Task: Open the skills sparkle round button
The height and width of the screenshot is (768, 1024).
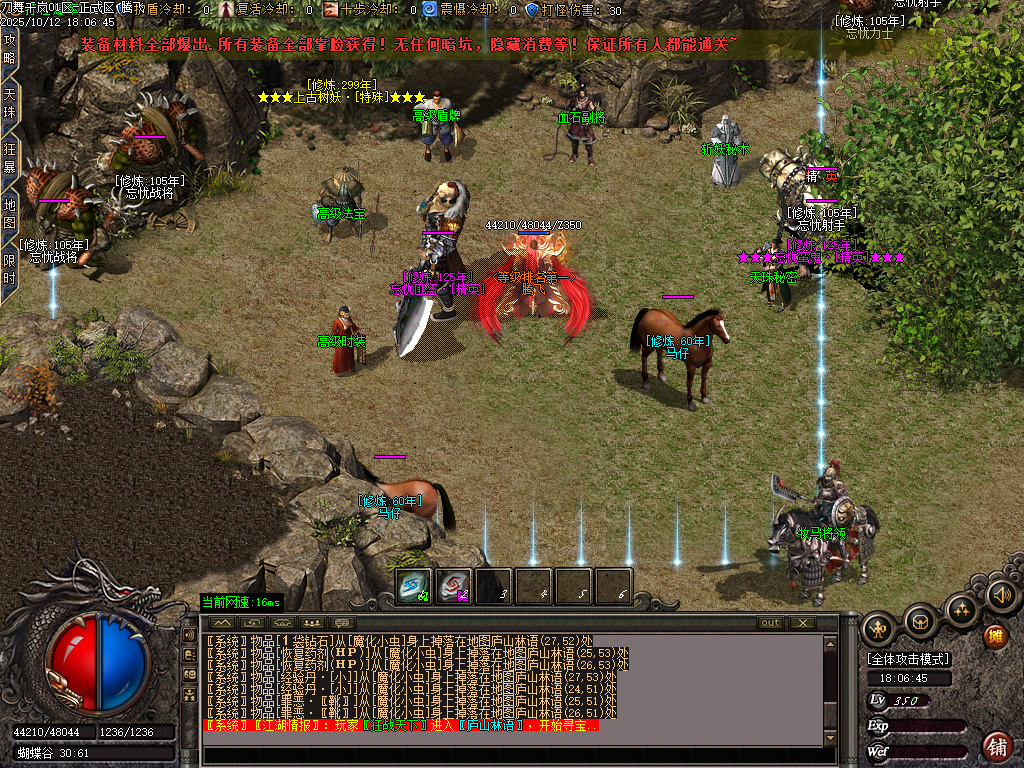Action: click(961, 609)
